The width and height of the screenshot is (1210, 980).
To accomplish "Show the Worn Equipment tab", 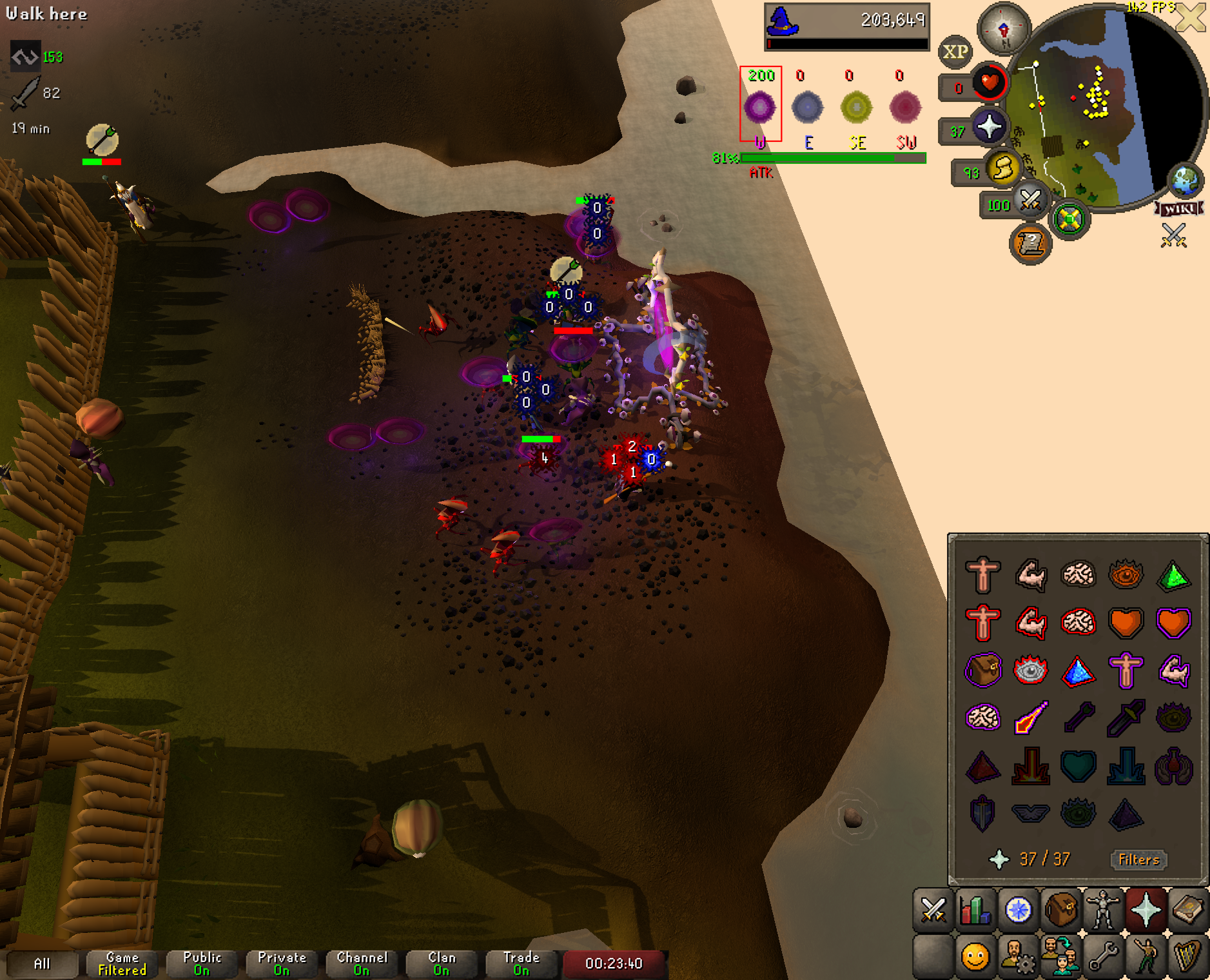I will [1103, 910].
